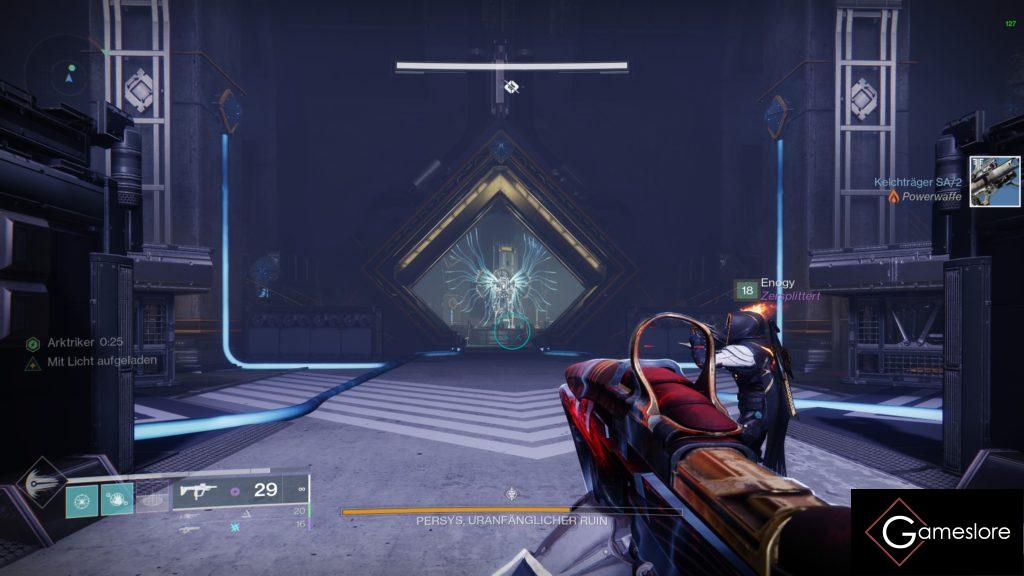Activate the grenade ability icon
Screen dimensions: 1024x576
coord(81,499)
